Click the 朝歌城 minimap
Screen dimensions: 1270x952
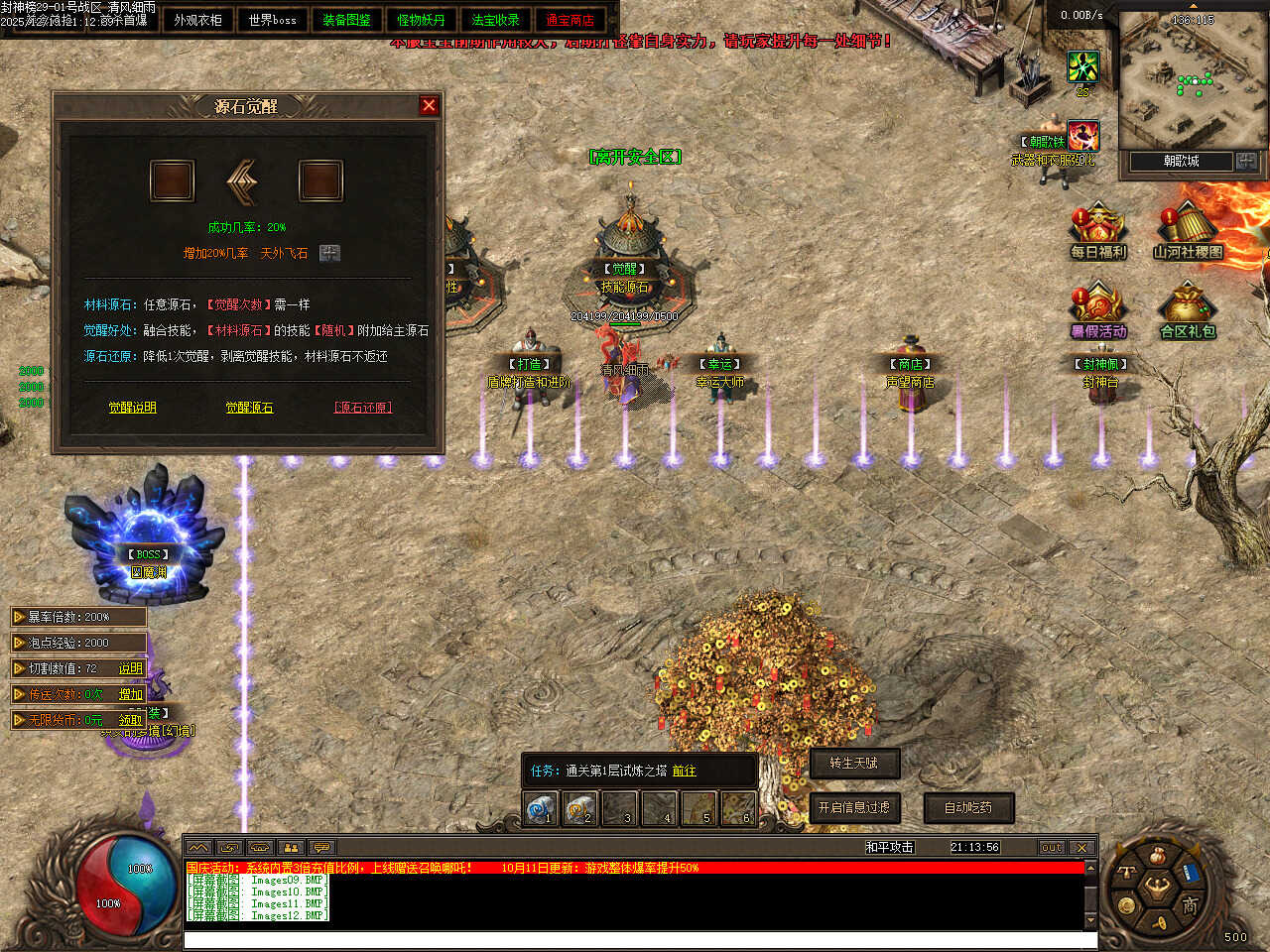(1188, 81)
